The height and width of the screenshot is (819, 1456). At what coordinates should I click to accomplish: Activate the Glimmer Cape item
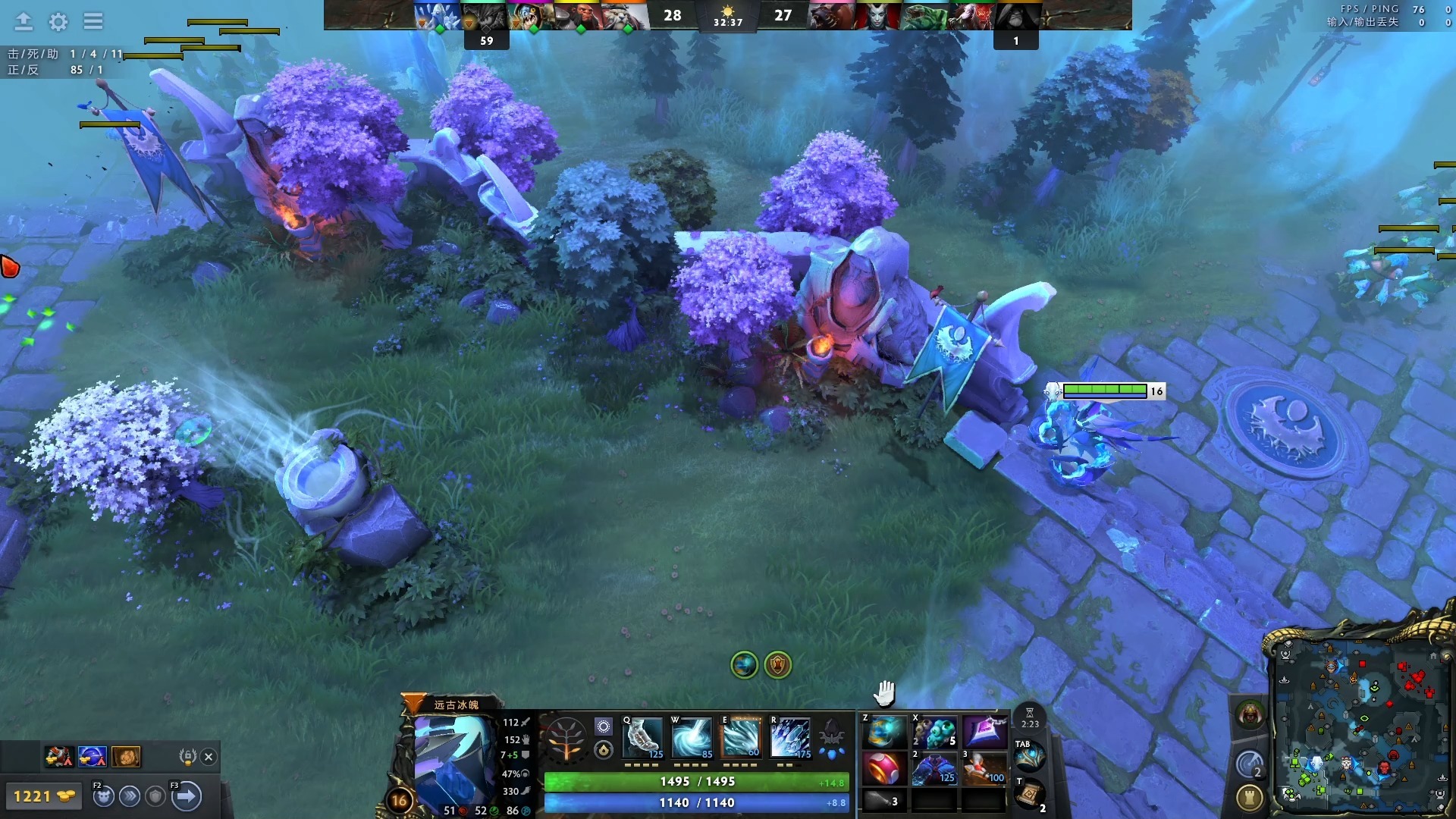coord(934,769)
